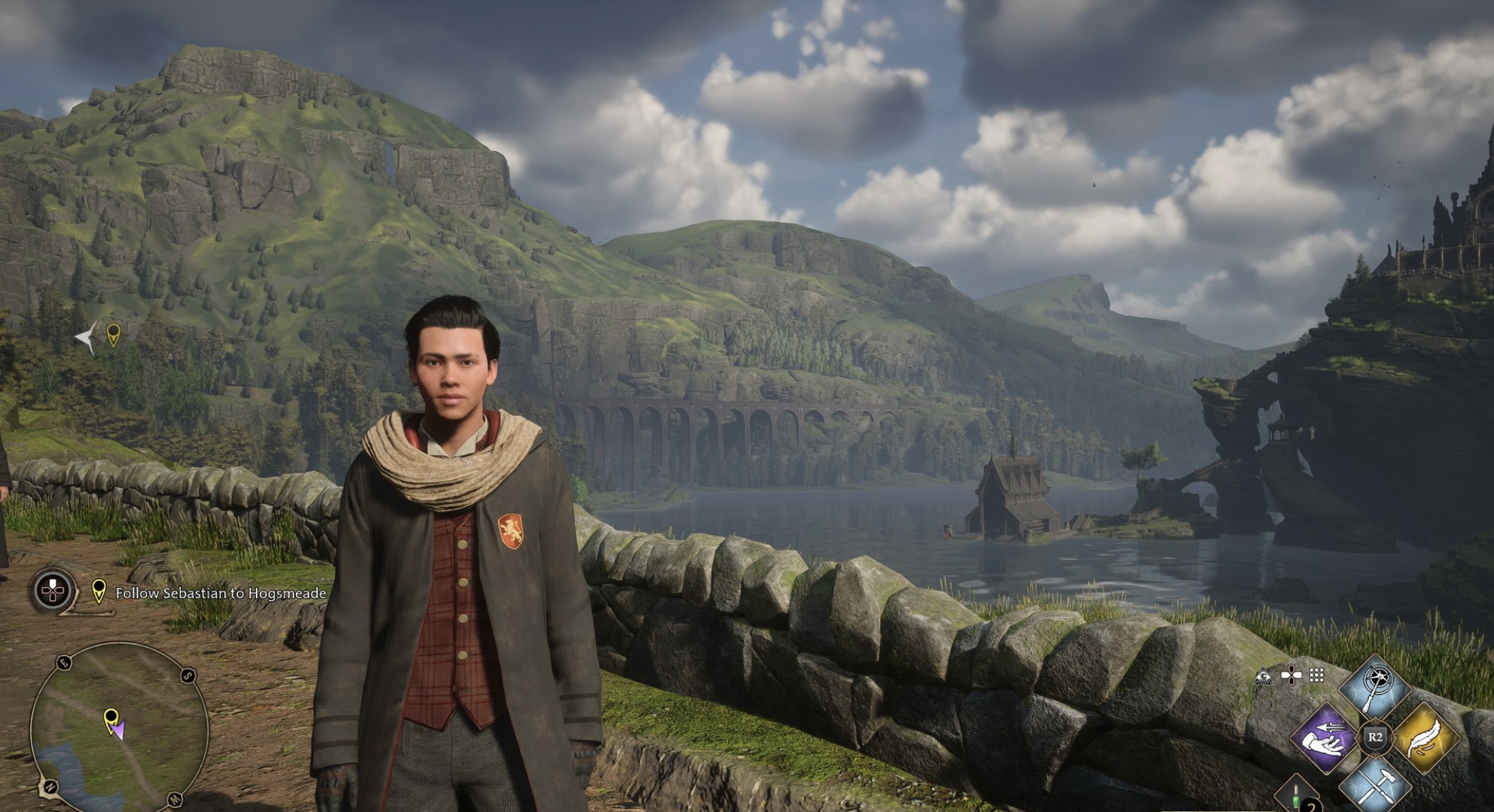Image resolution: width=1494 pixels, height=812 pixels.
Task: Select the yellow quest marker on the minimap
Action: (x=111, y=717)
